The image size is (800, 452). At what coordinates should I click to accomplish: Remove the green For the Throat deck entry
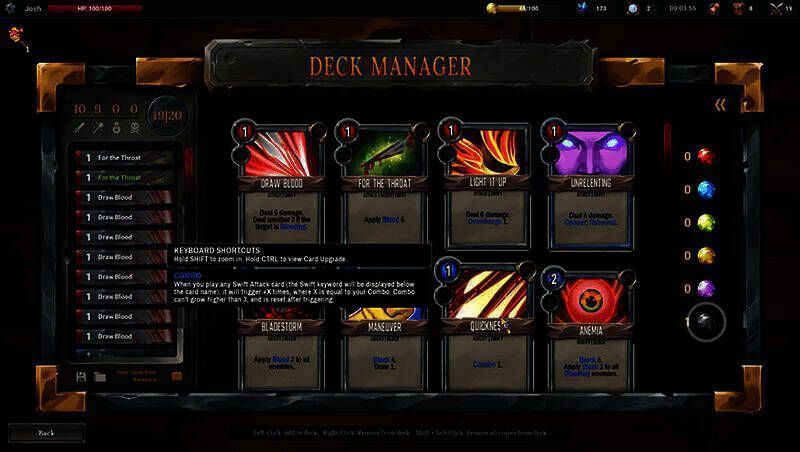click(128, 177)
